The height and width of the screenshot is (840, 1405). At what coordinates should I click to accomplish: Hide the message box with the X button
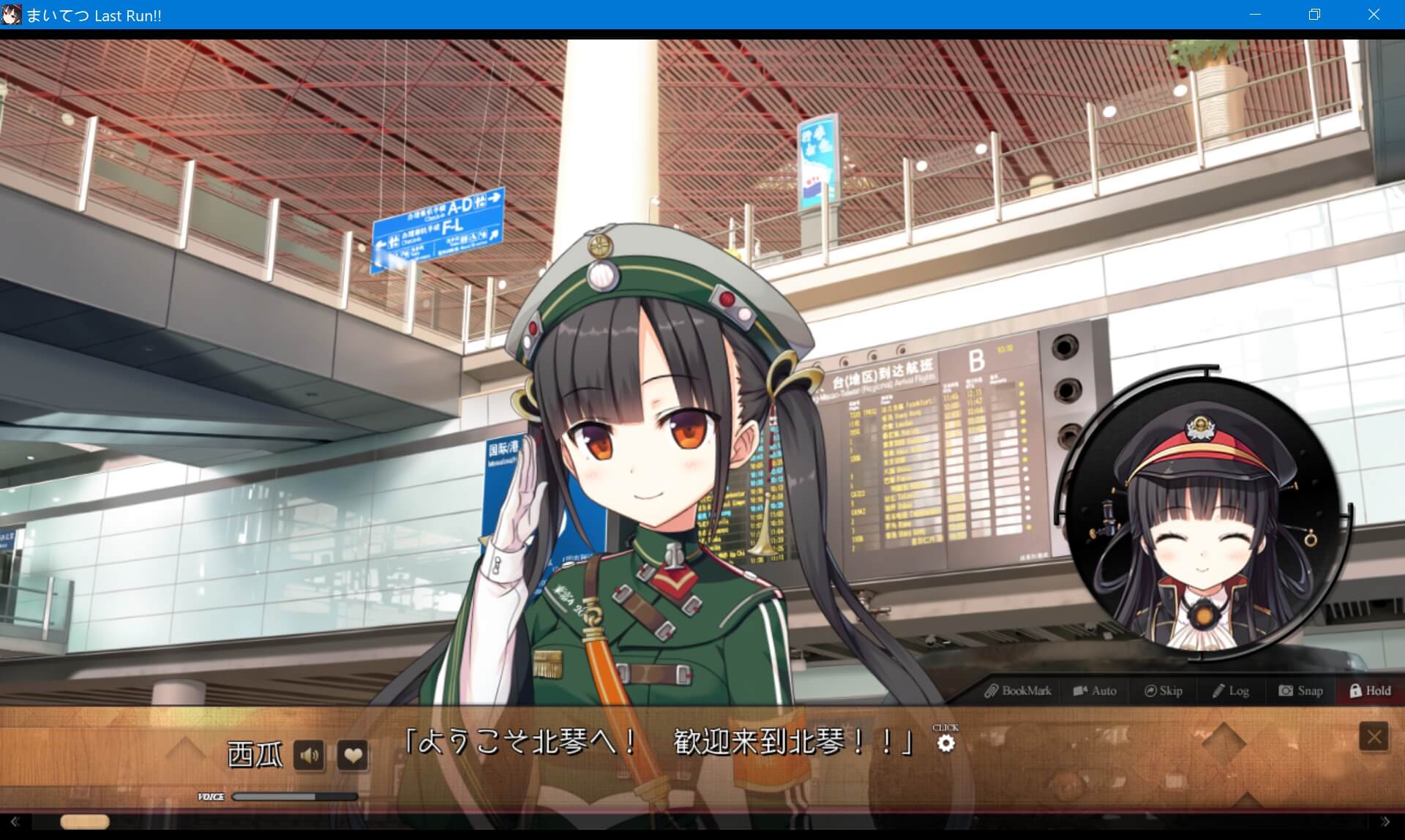click(x=1373, y=735)
